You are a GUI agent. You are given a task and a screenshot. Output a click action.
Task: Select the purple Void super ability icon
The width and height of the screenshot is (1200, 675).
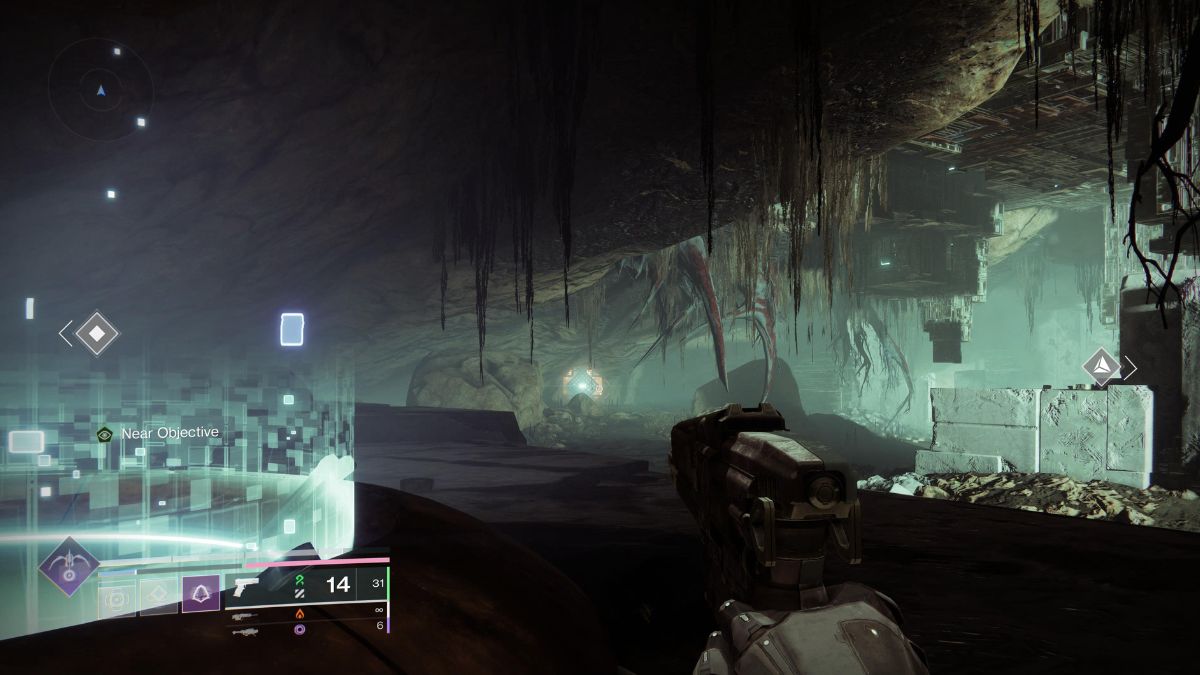pos(68,566)
